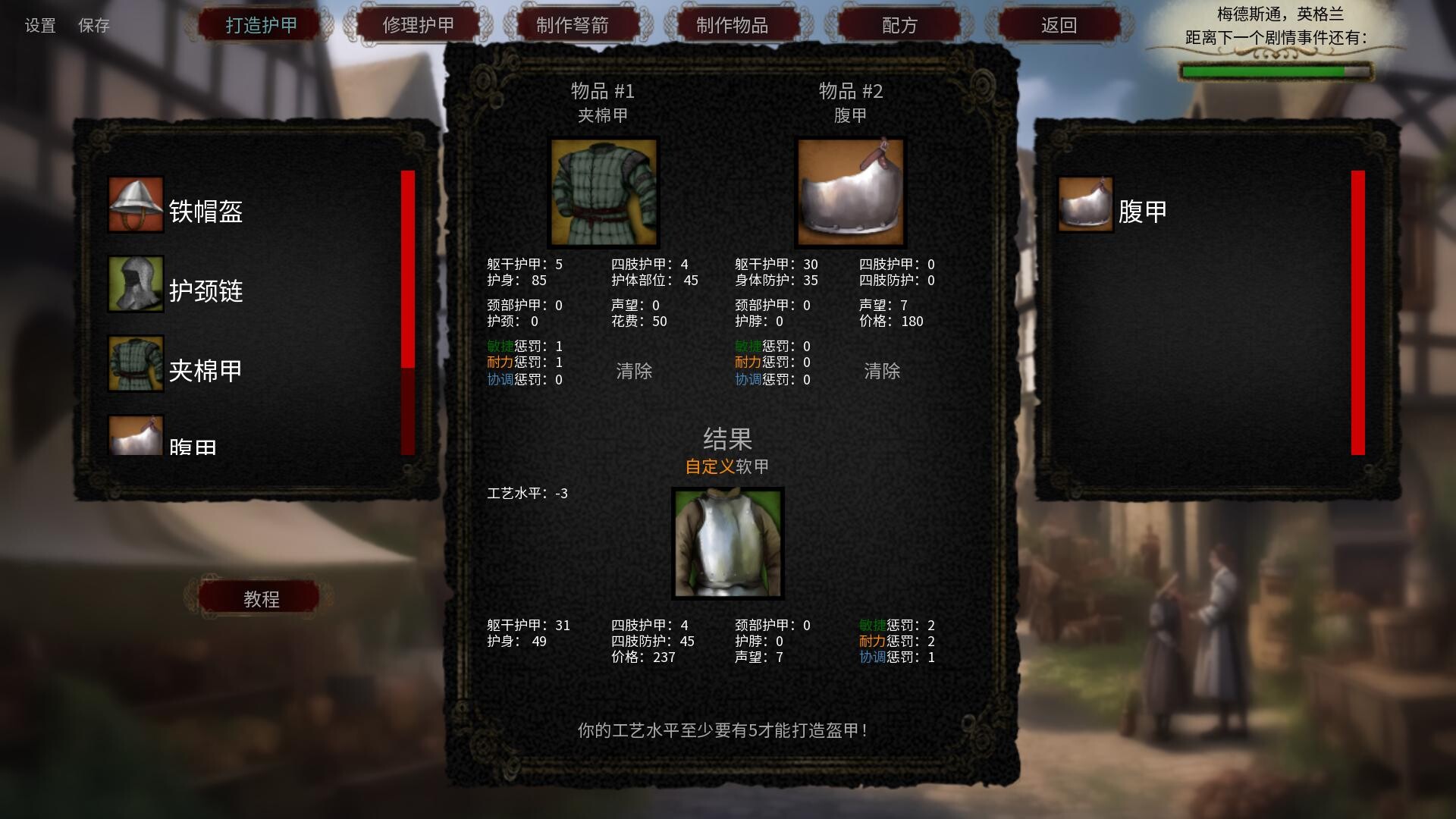Open 设置 in the top left
The width and height of the screenshot is (1456, 819).
[39, 26]
